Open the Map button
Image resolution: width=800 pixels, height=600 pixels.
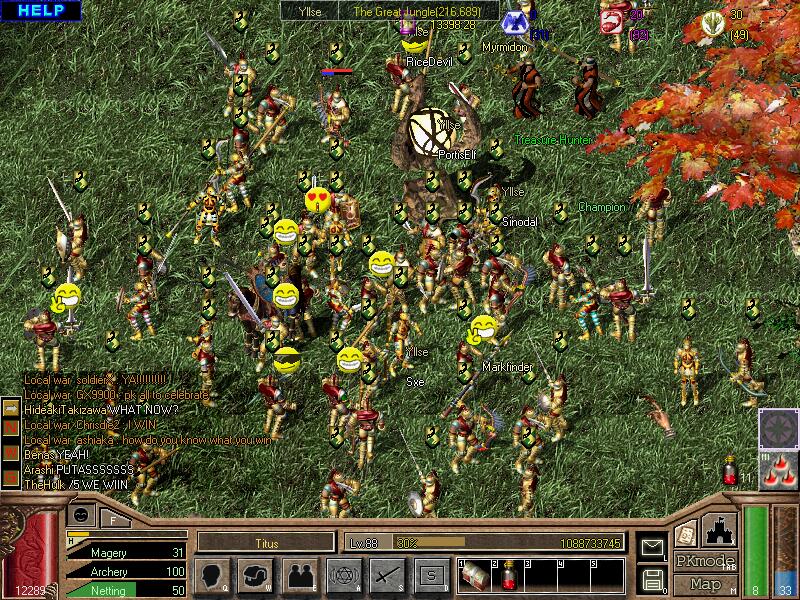(x=704, y=584)
